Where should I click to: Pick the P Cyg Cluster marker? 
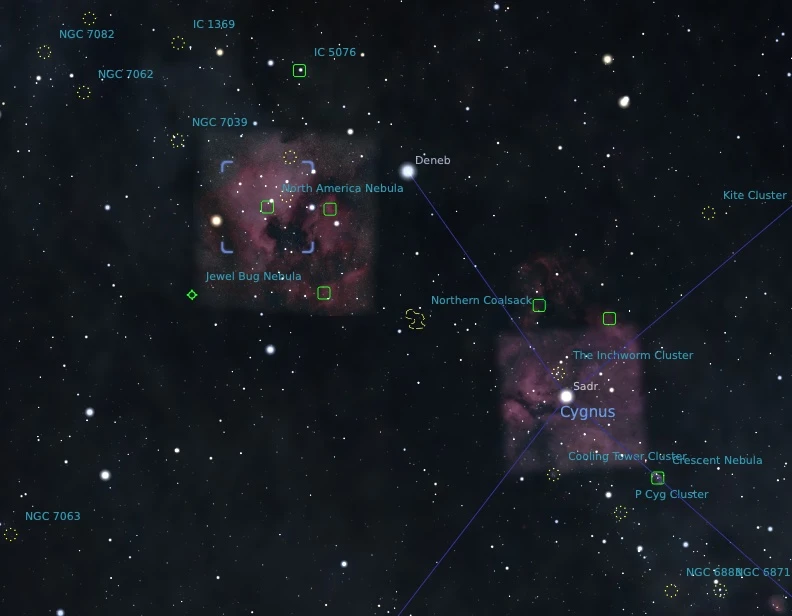[621, 513]
